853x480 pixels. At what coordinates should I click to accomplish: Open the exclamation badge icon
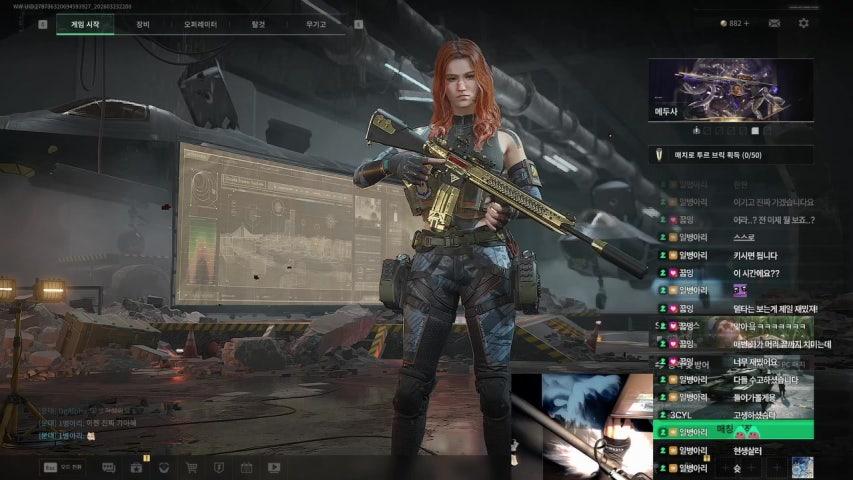(219, 467)
